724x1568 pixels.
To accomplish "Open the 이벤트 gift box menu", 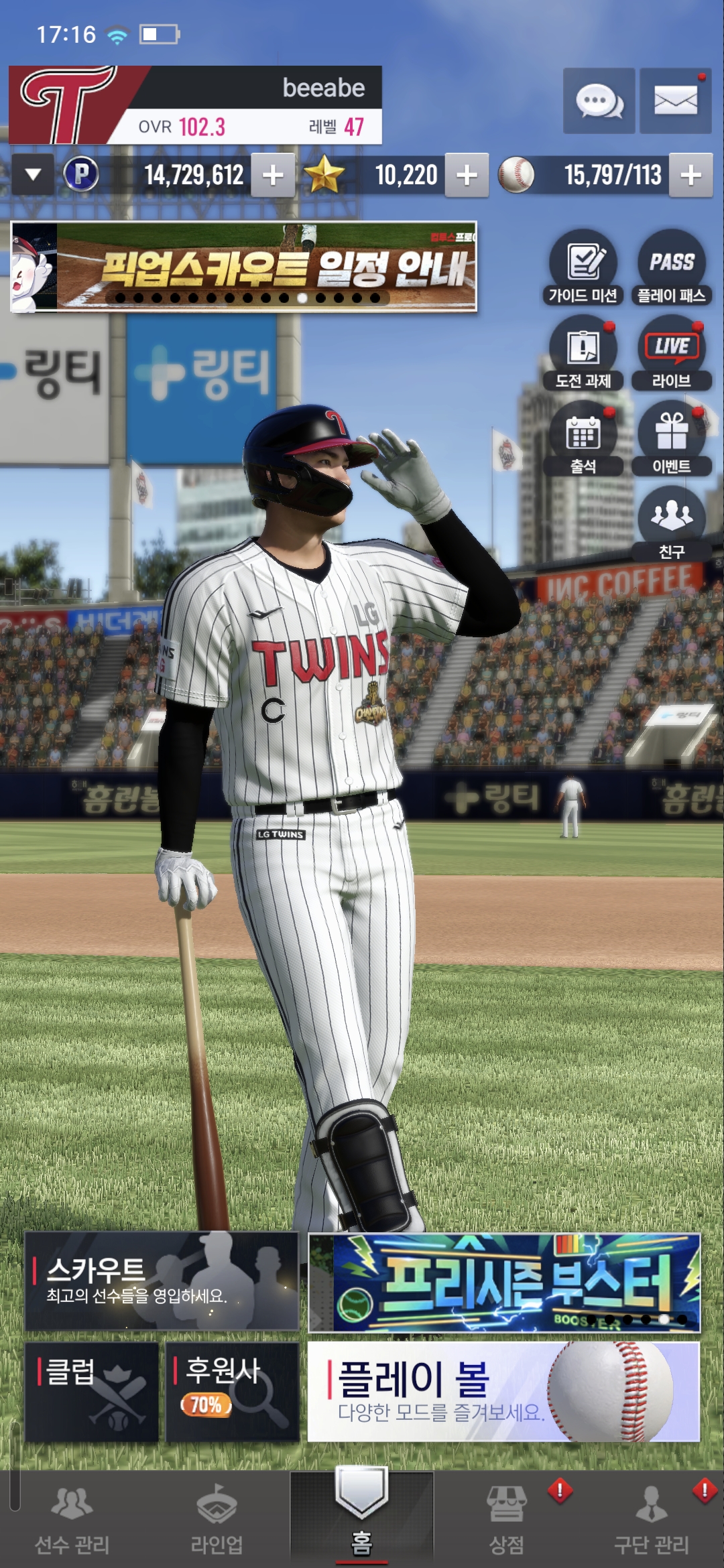I will point(672,438).
